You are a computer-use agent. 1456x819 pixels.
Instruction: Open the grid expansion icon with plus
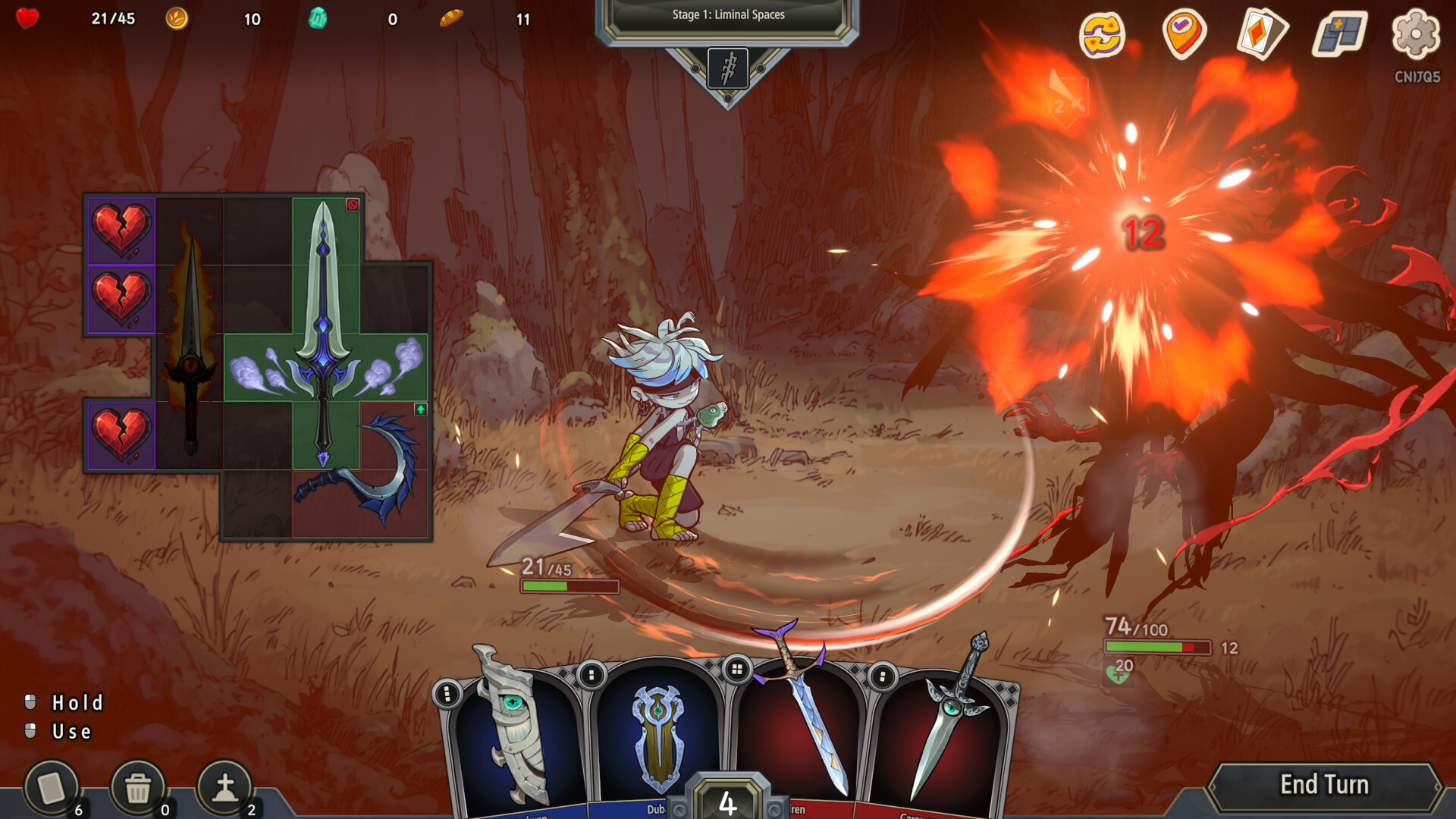pos(1339,34)
